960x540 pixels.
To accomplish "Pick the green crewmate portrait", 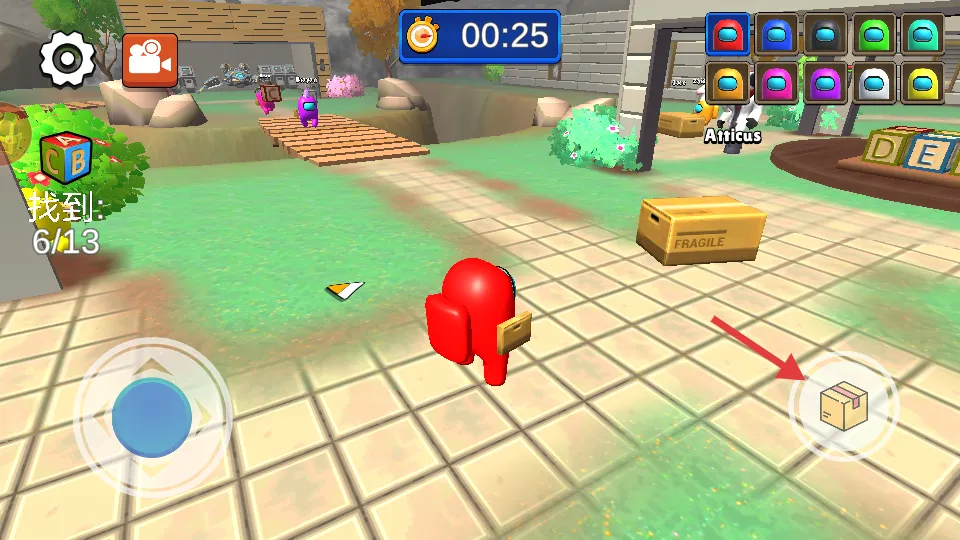I will point(874,35).
